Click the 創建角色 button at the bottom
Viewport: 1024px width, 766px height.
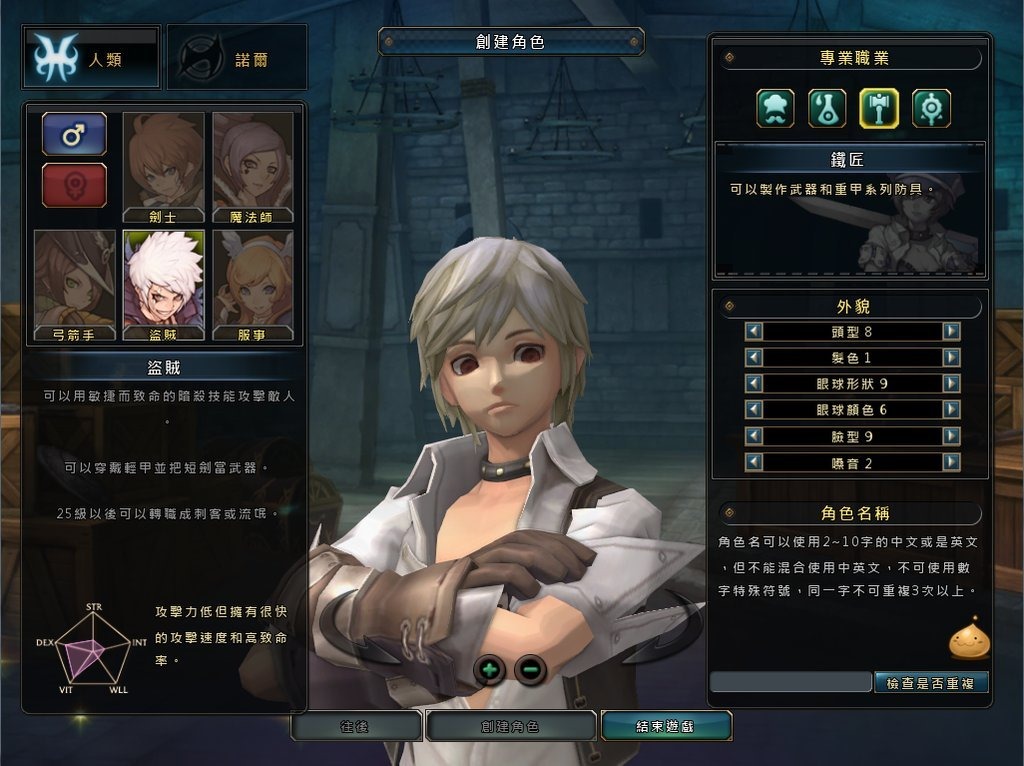point(511,727)
